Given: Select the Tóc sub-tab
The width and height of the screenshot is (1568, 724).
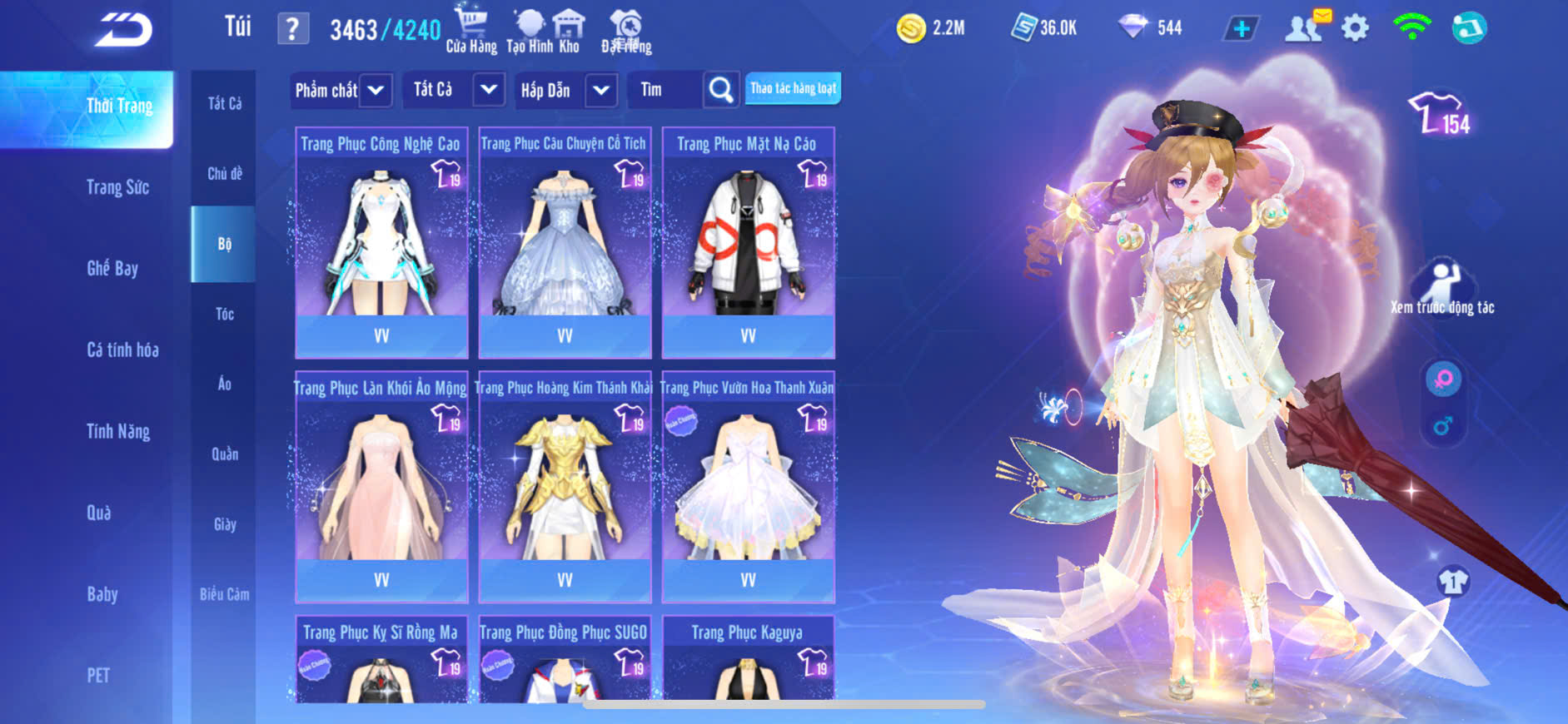Looking at the screenshot, I should pos(224,314).
